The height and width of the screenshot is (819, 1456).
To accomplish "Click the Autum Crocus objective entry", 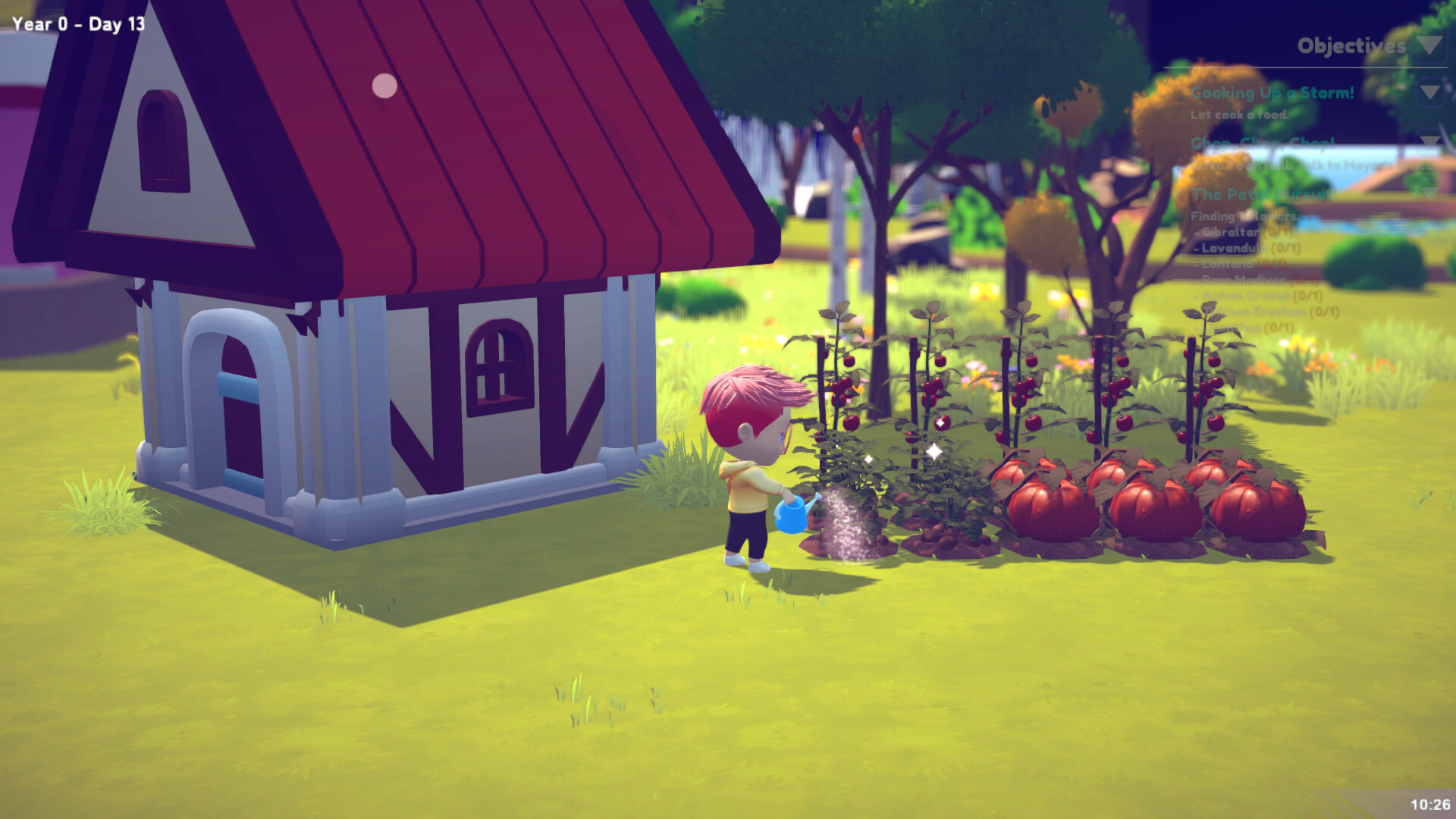I will coord(1259,296).
